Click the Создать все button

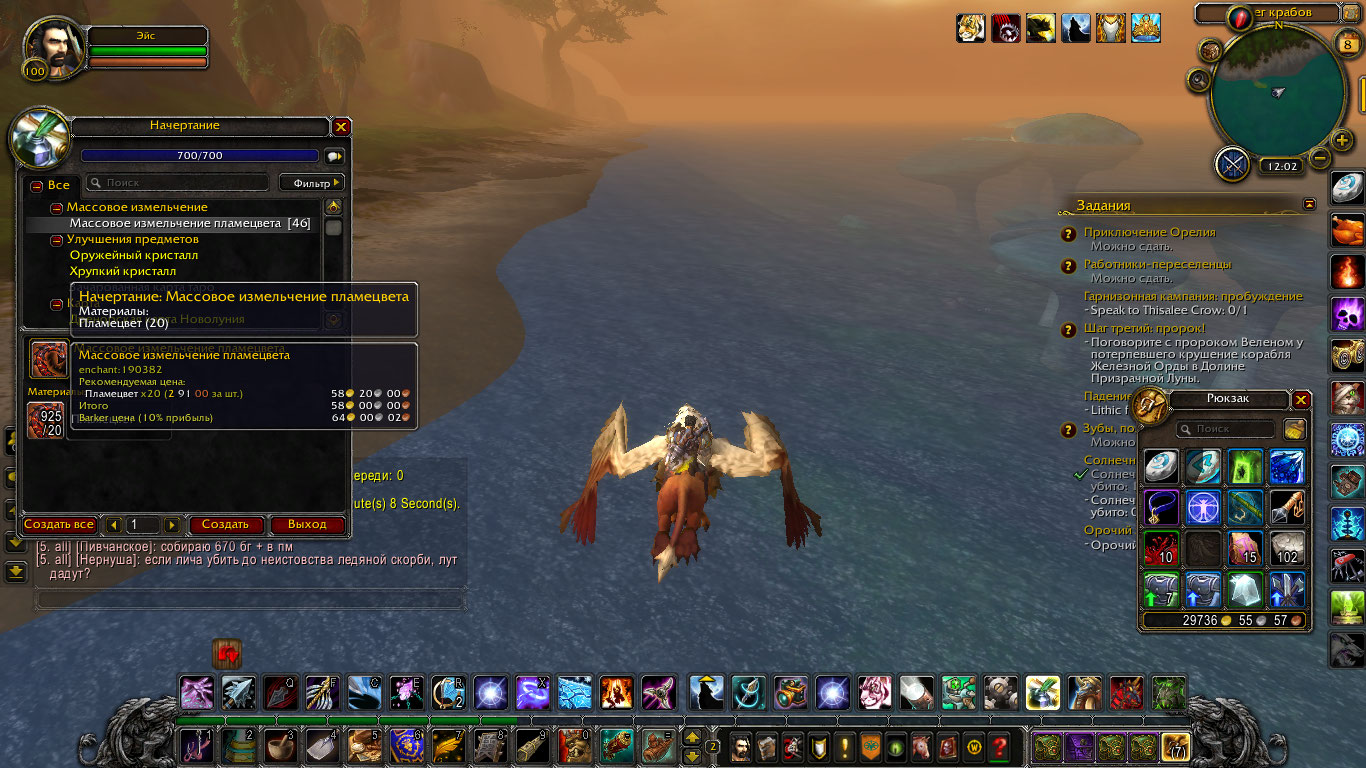(x=59, y=524)
